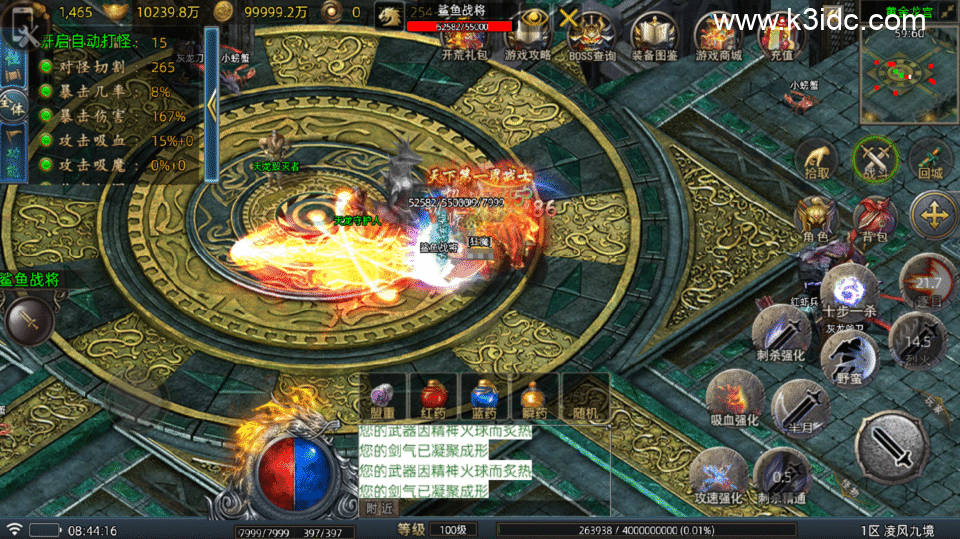Open the 背包 backpack

click(874, 218)
